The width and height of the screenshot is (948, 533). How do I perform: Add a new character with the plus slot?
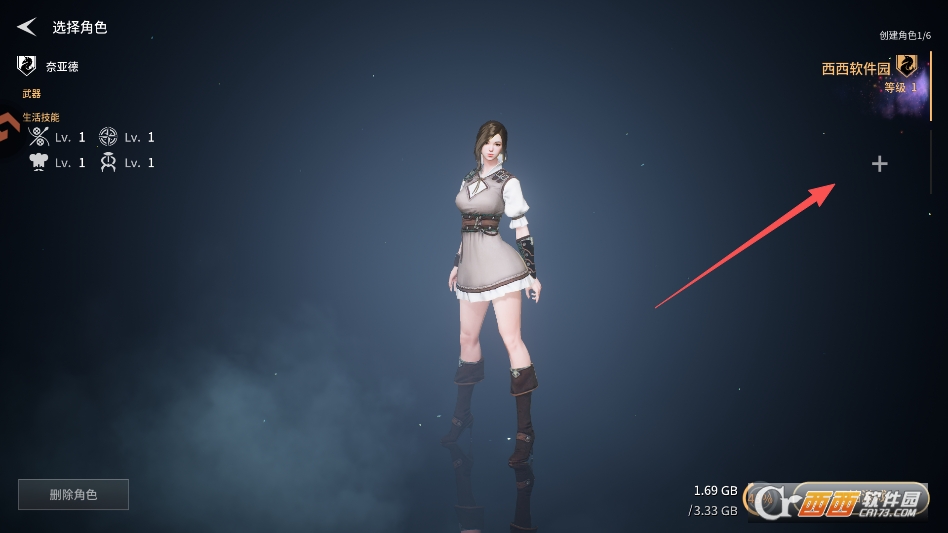tap(879, 164)
